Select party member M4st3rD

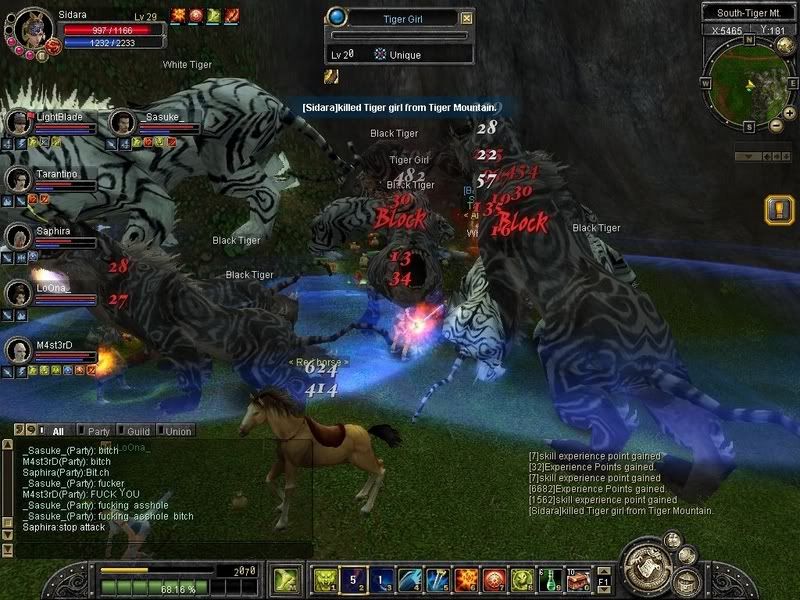pyautogui.click(x=18, y=350)
